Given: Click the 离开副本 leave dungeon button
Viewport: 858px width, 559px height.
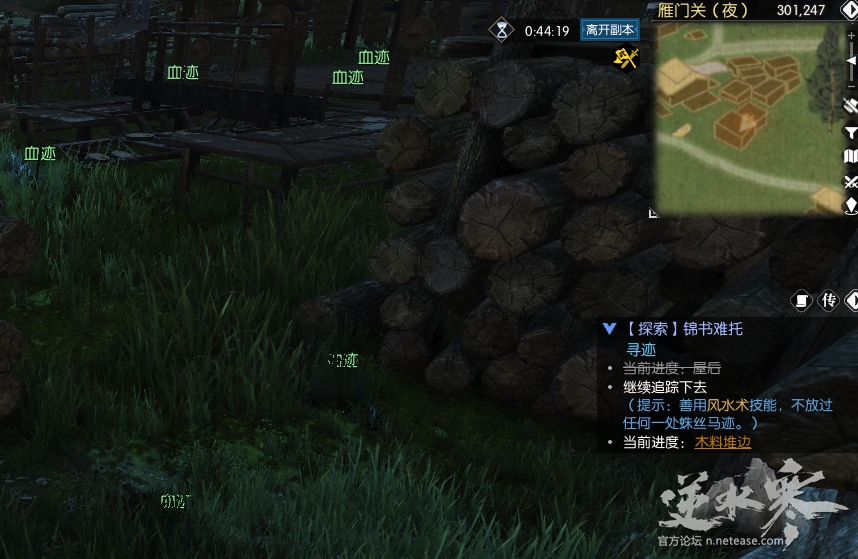Looking at the screenshot, I should 609,30.
